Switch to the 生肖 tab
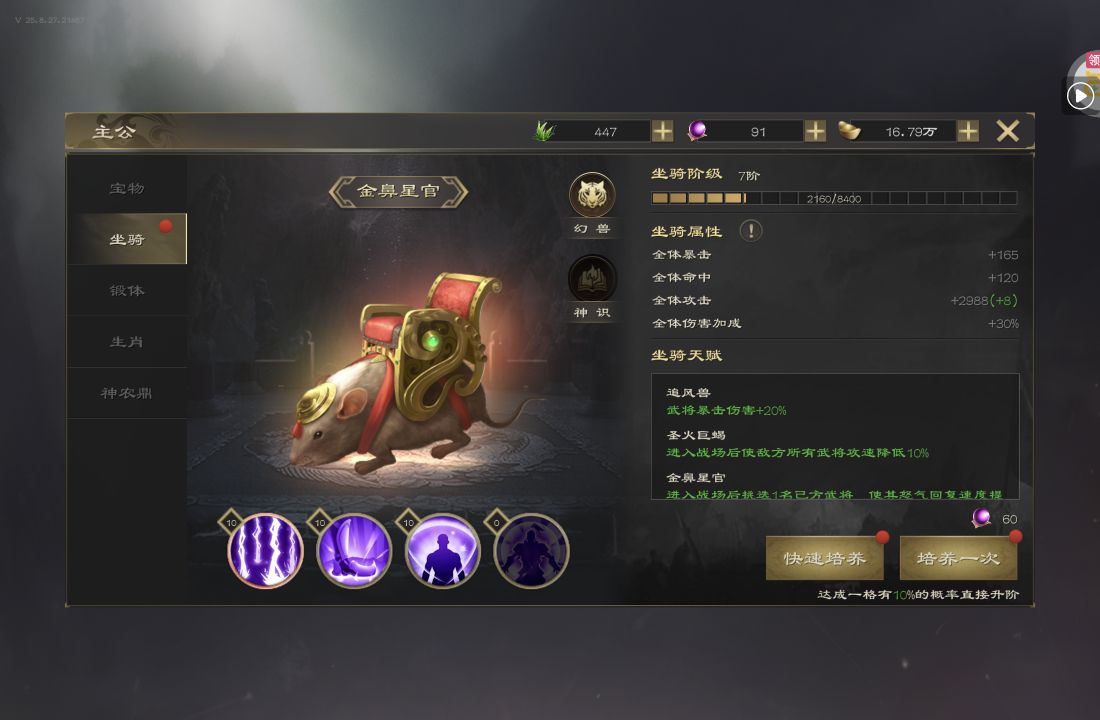 tap(127, 342)
